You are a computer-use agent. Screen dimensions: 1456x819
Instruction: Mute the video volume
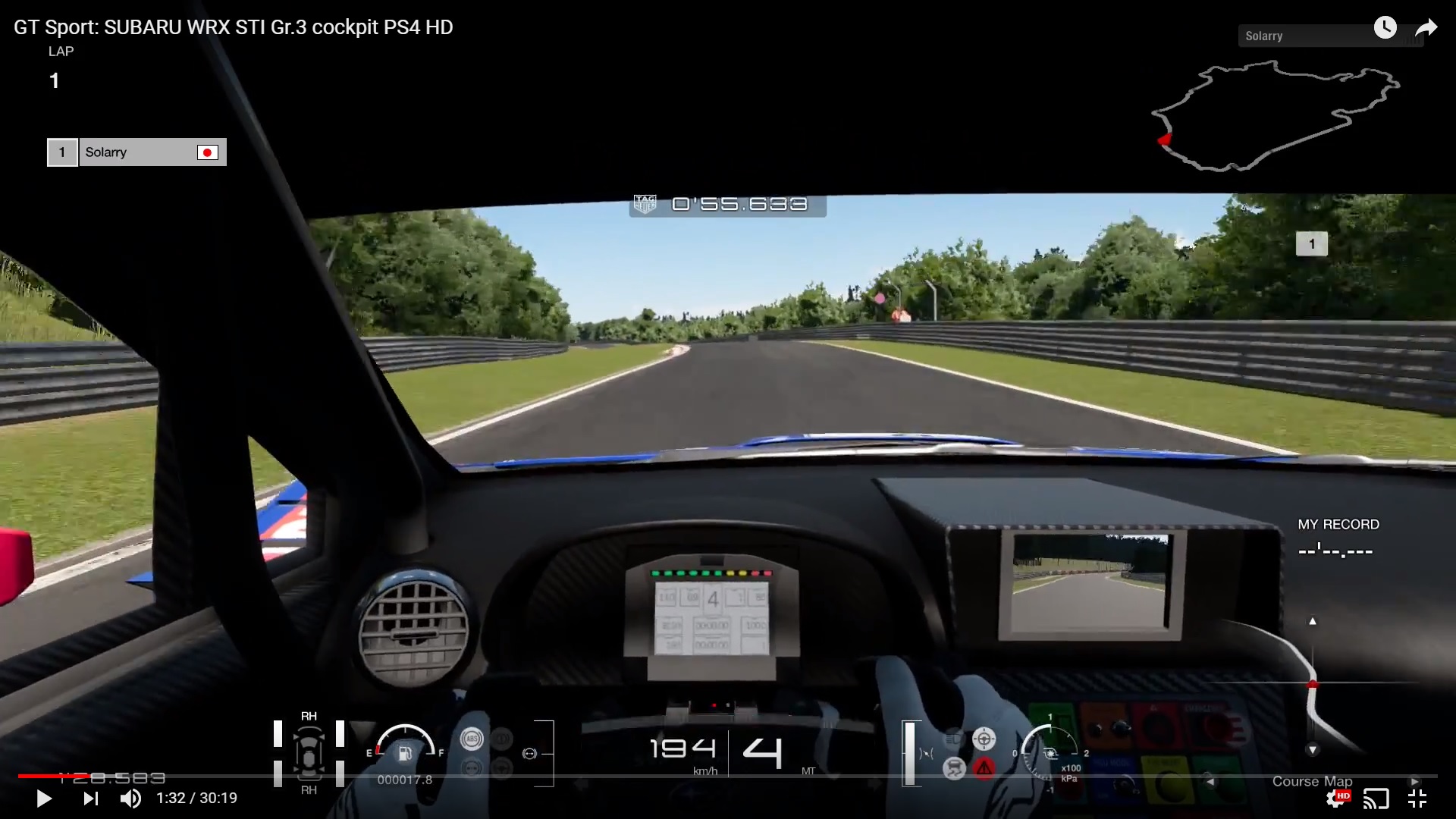(130, 798)
